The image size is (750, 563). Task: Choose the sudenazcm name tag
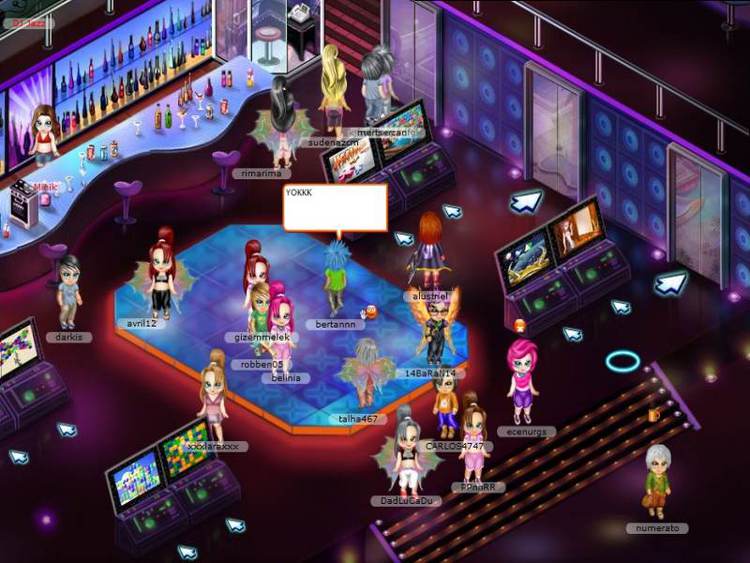pyautogui.click(x=331, y=143)
